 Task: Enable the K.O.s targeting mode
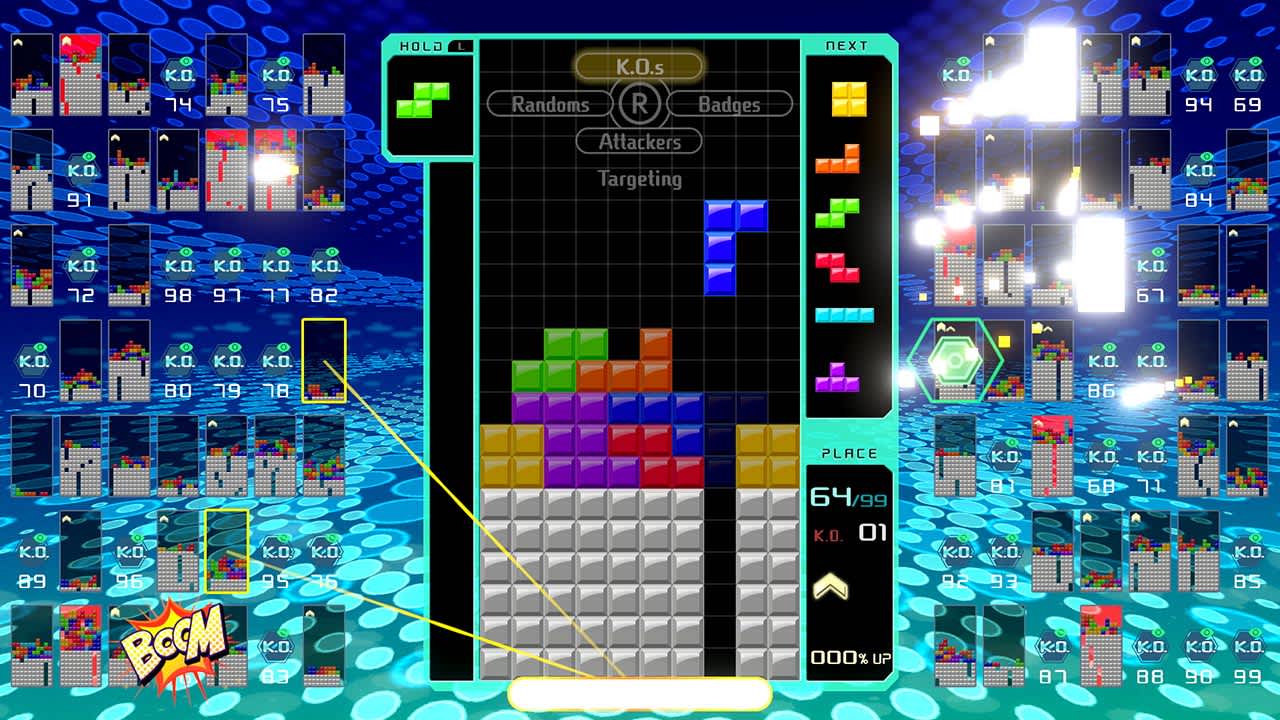(639, 67)
